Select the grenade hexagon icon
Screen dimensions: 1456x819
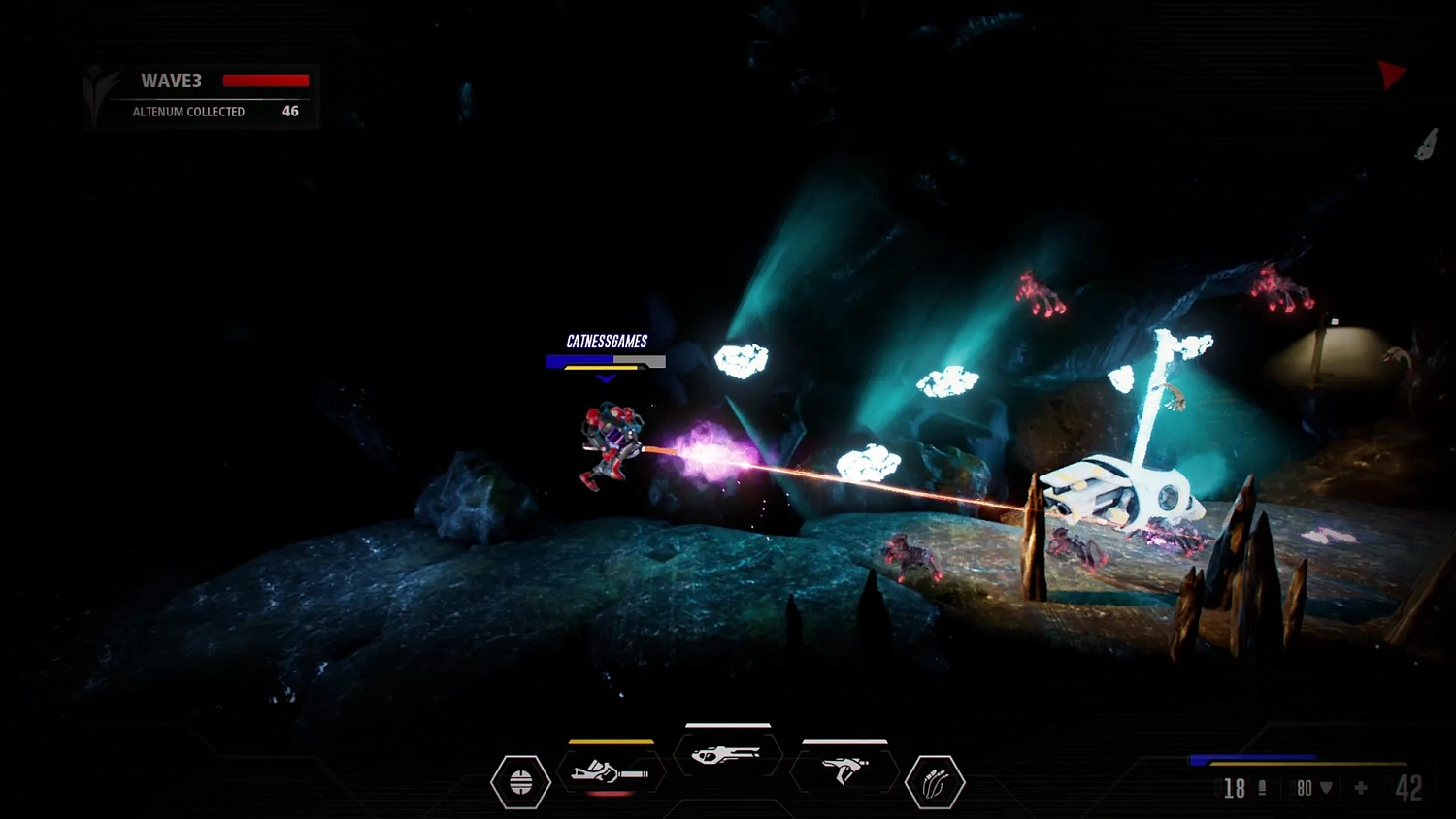click(521, 782)
